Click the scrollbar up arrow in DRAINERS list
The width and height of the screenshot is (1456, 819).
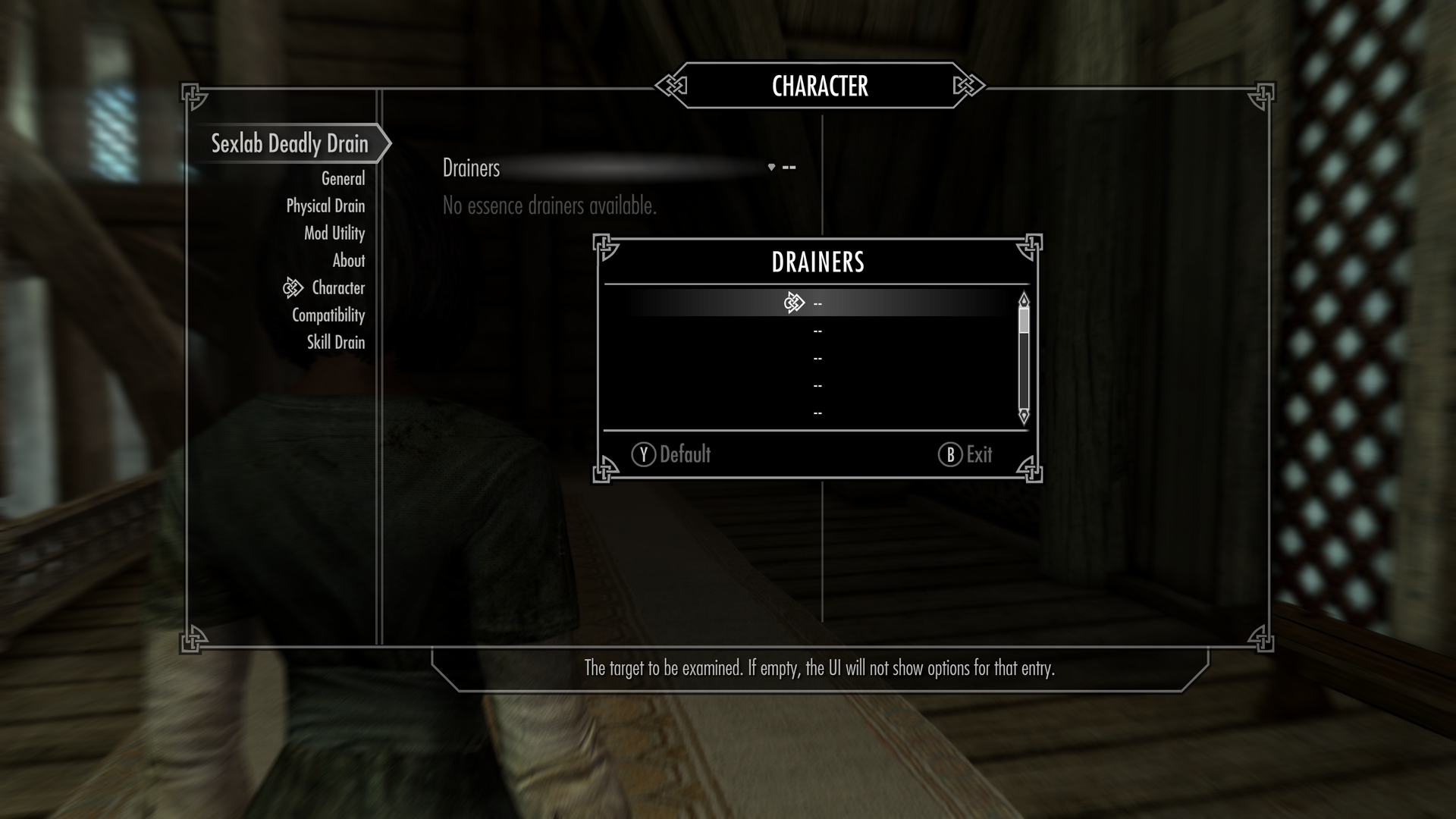(1023, 299)
